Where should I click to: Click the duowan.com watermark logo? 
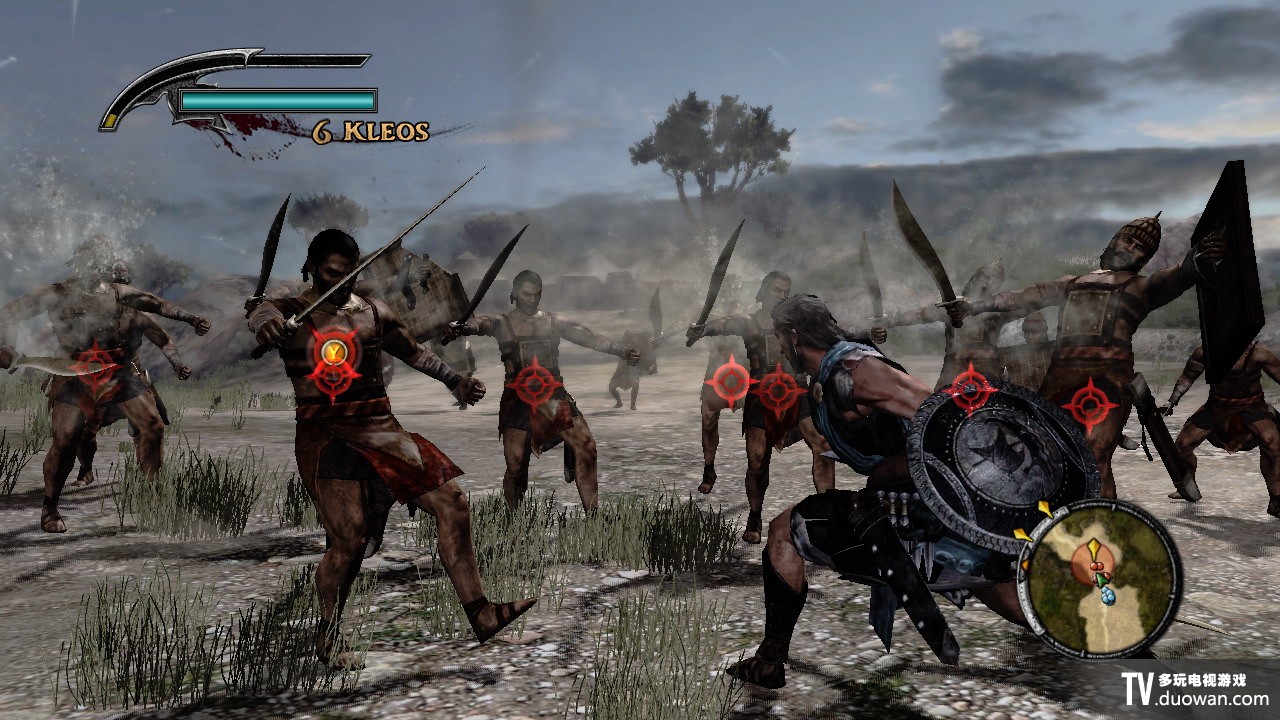[1196, 690]
